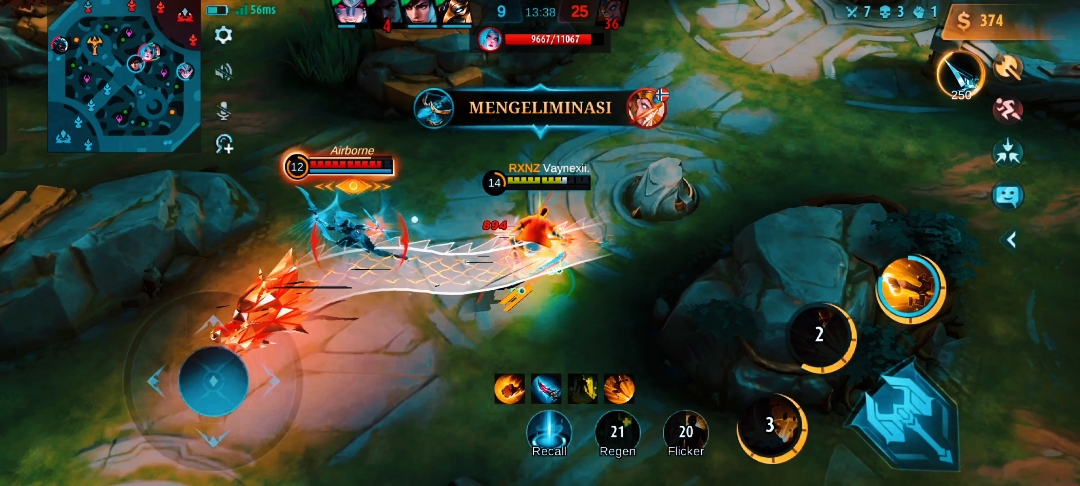Send the running-man retreat signal

(1007, 109)
